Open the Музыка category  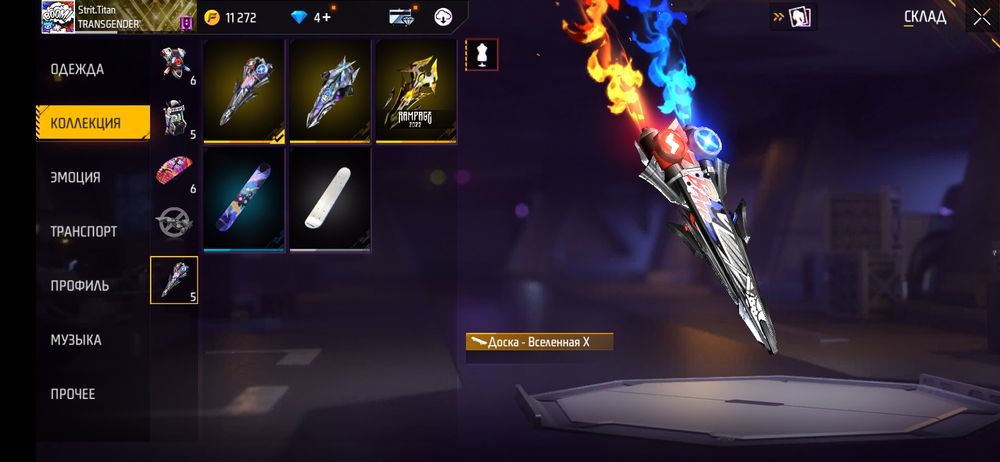click(76, 339)
